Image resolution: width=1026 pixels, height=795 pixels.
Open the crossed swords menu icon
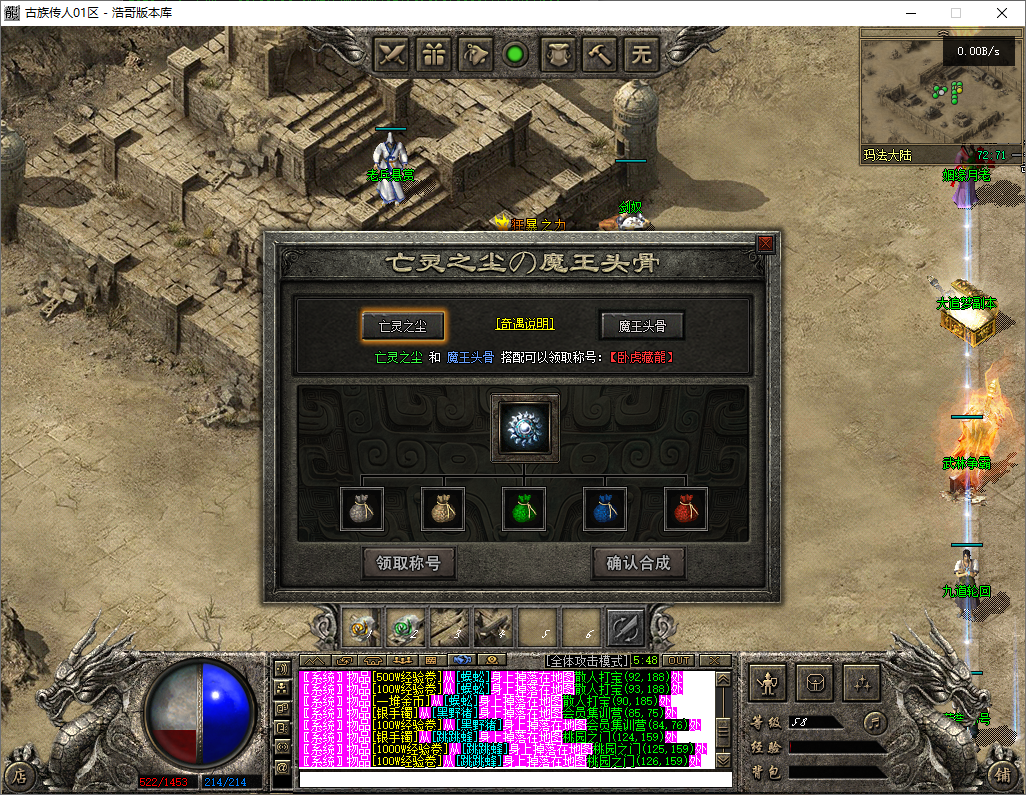[x=393, y=53]
